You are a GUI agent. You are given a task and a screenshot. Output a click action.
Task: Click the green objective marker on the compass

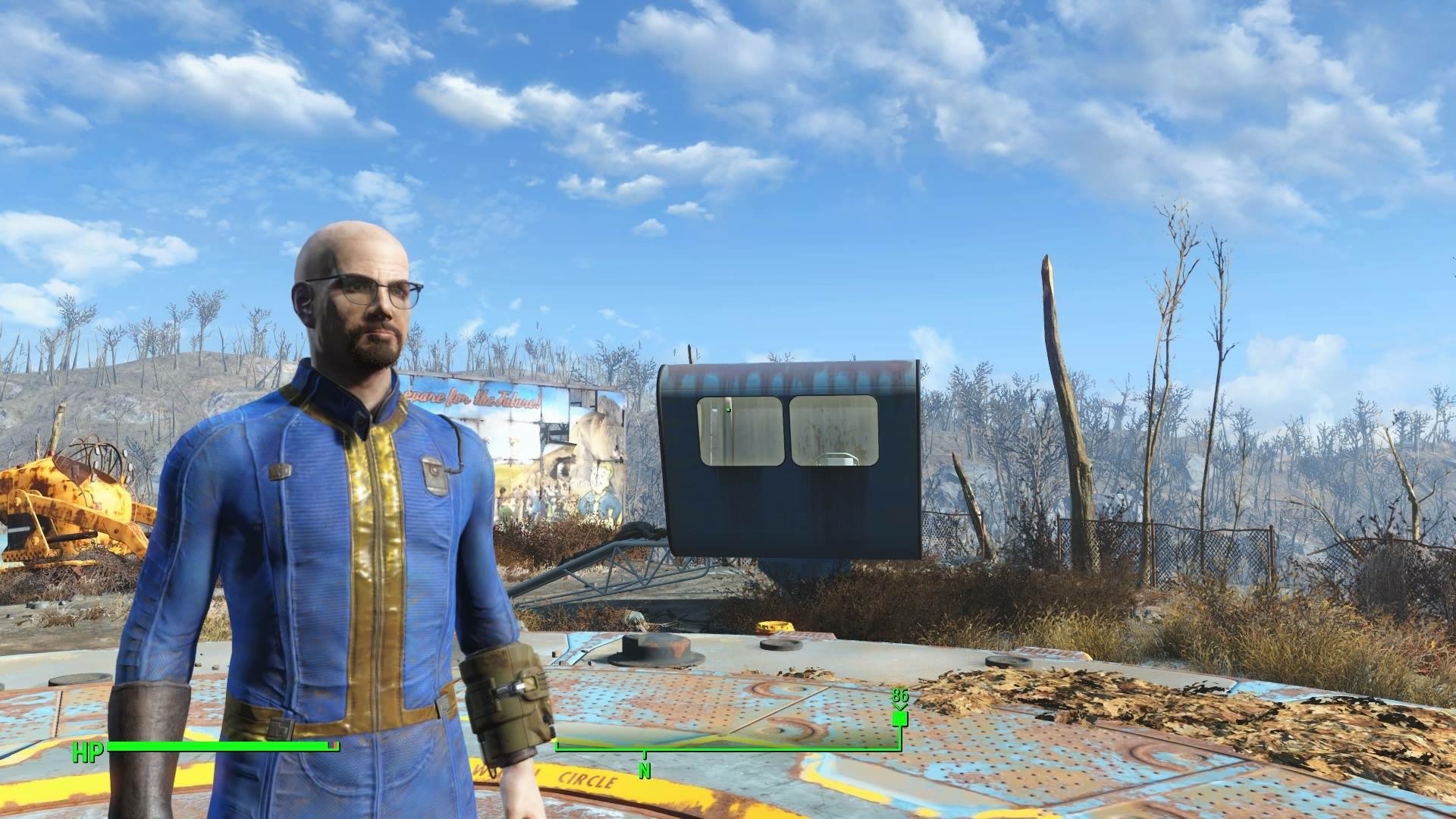pyautogui.click(x=900, y=718)
